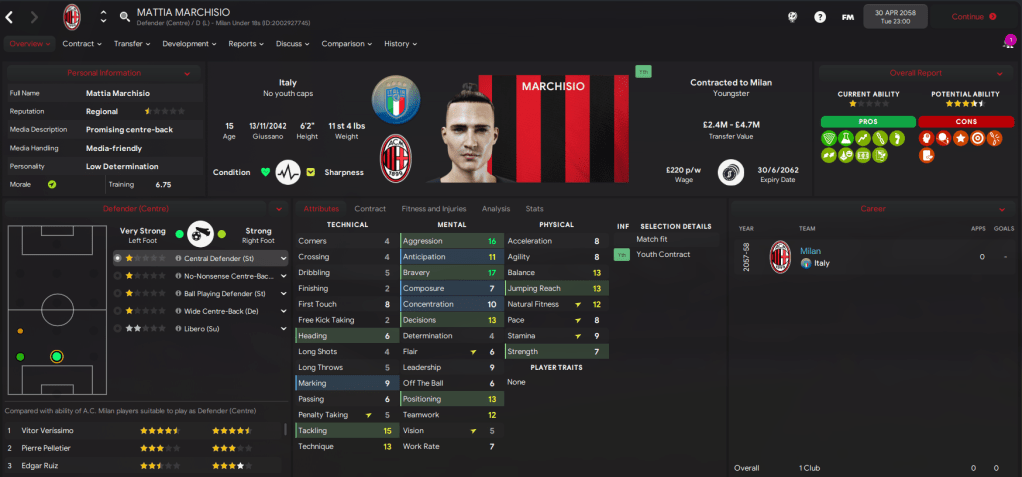Image resolution: width=1022 pixels, height=477 pixels.
Task: Switch to the Analysis tab
Action: 495,209
